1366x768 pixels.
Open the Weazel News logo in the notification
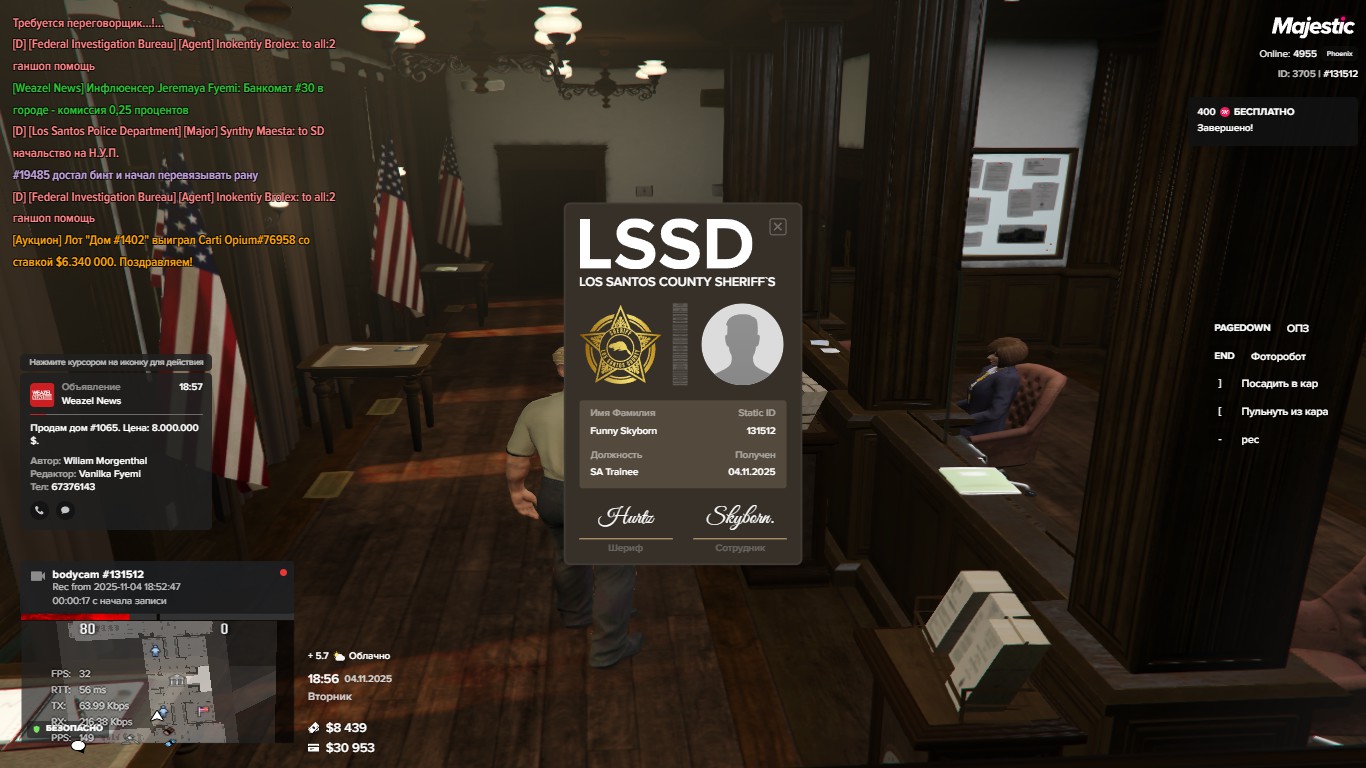pyautogui.click(x=42, y=394)
